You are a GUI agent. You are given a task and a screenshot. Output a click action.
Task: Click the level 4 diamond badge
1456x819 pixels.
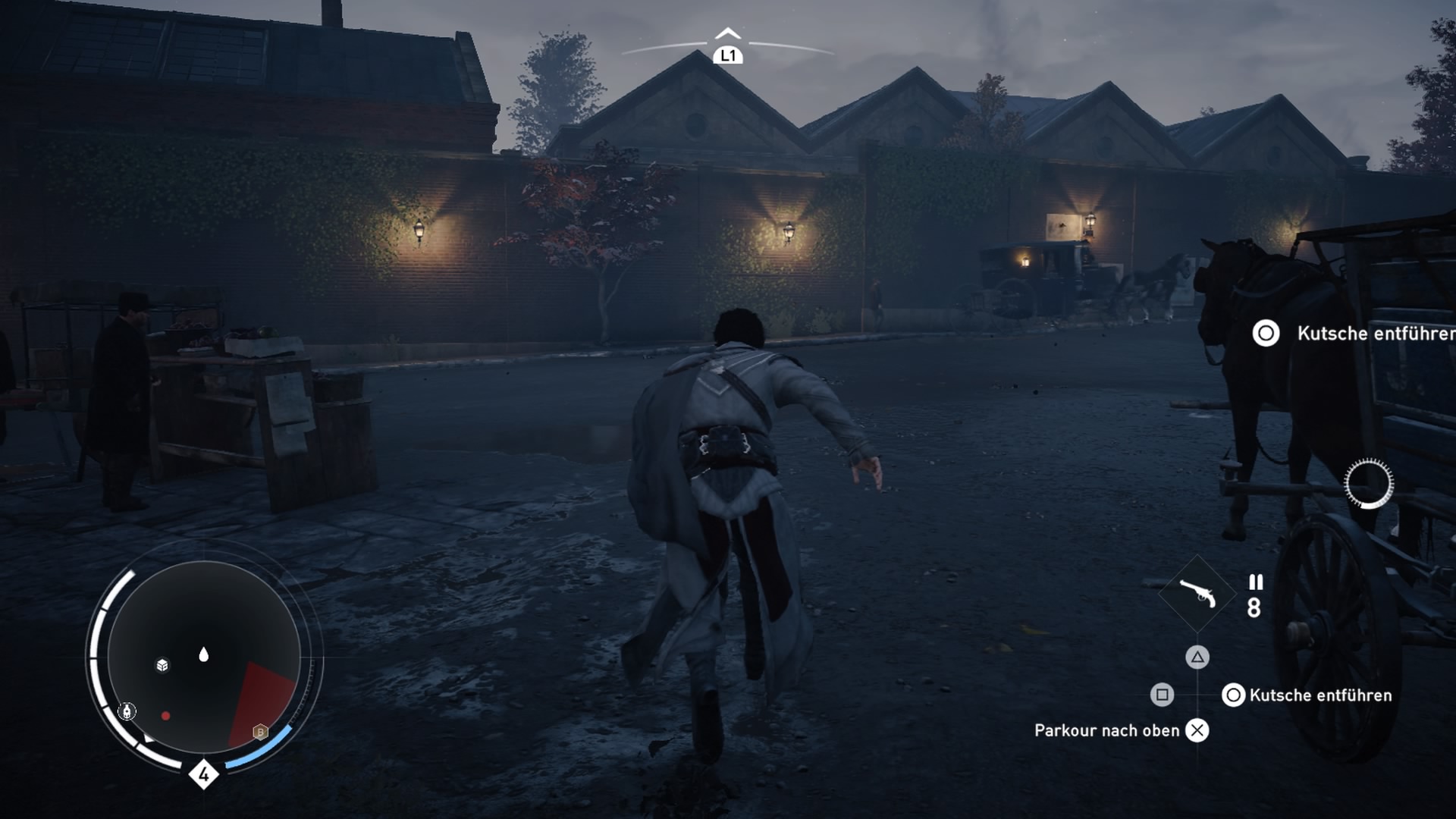(203, 774)
